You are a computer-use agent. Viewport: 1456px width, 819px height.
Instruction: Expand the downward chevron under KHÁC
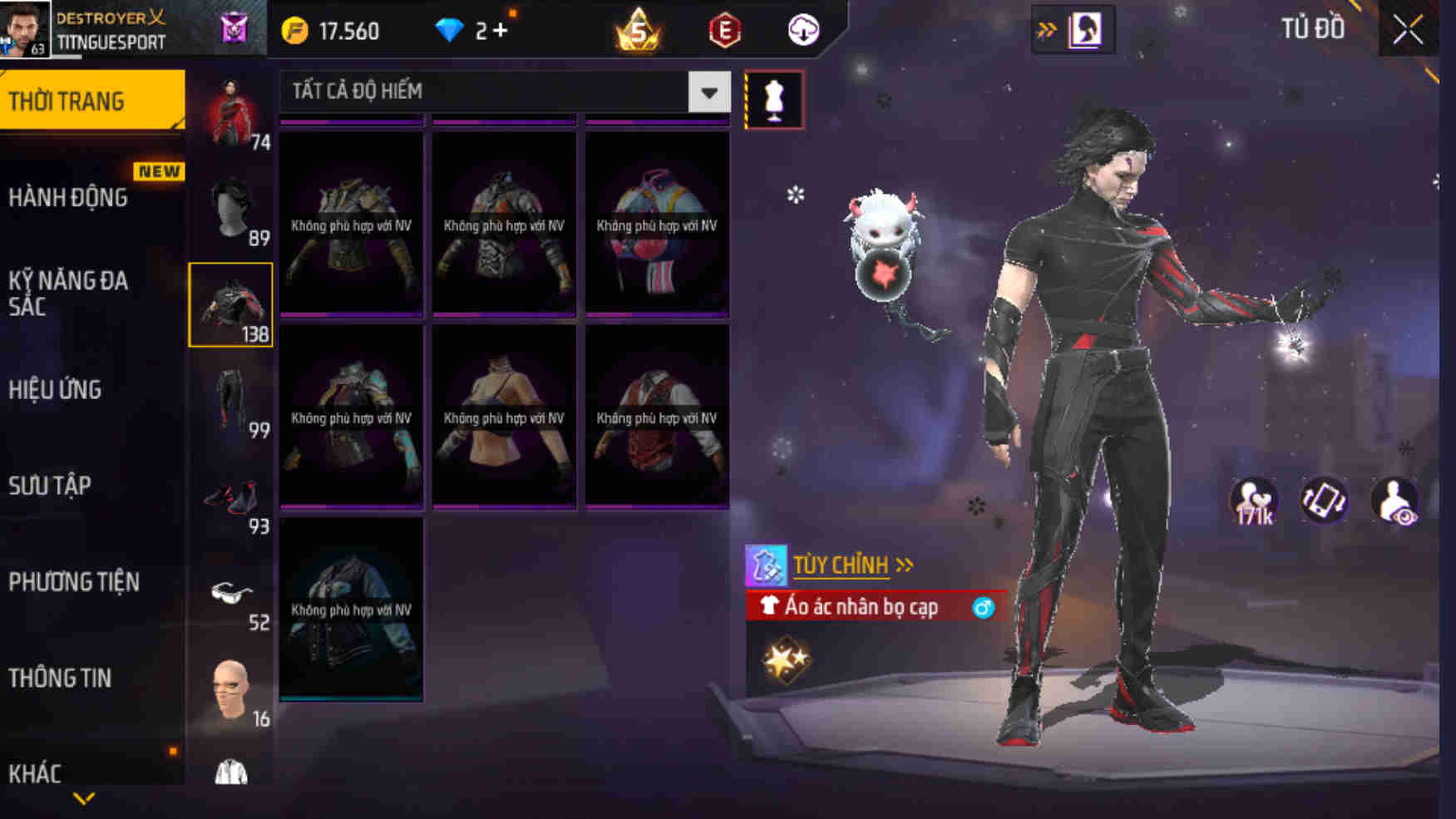click(x=83, y=797)
